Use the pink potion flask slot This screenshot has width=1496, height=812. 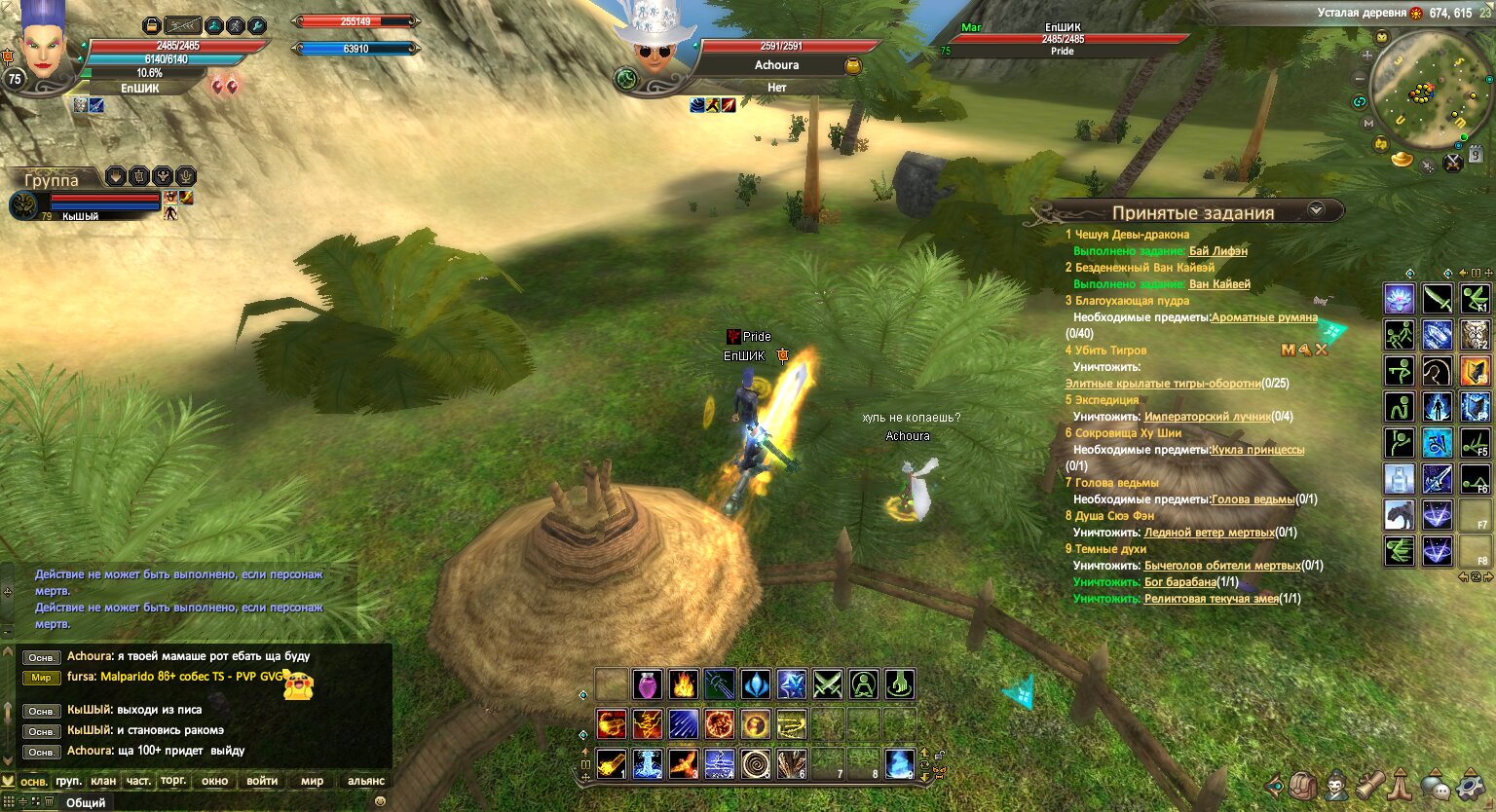648,684
